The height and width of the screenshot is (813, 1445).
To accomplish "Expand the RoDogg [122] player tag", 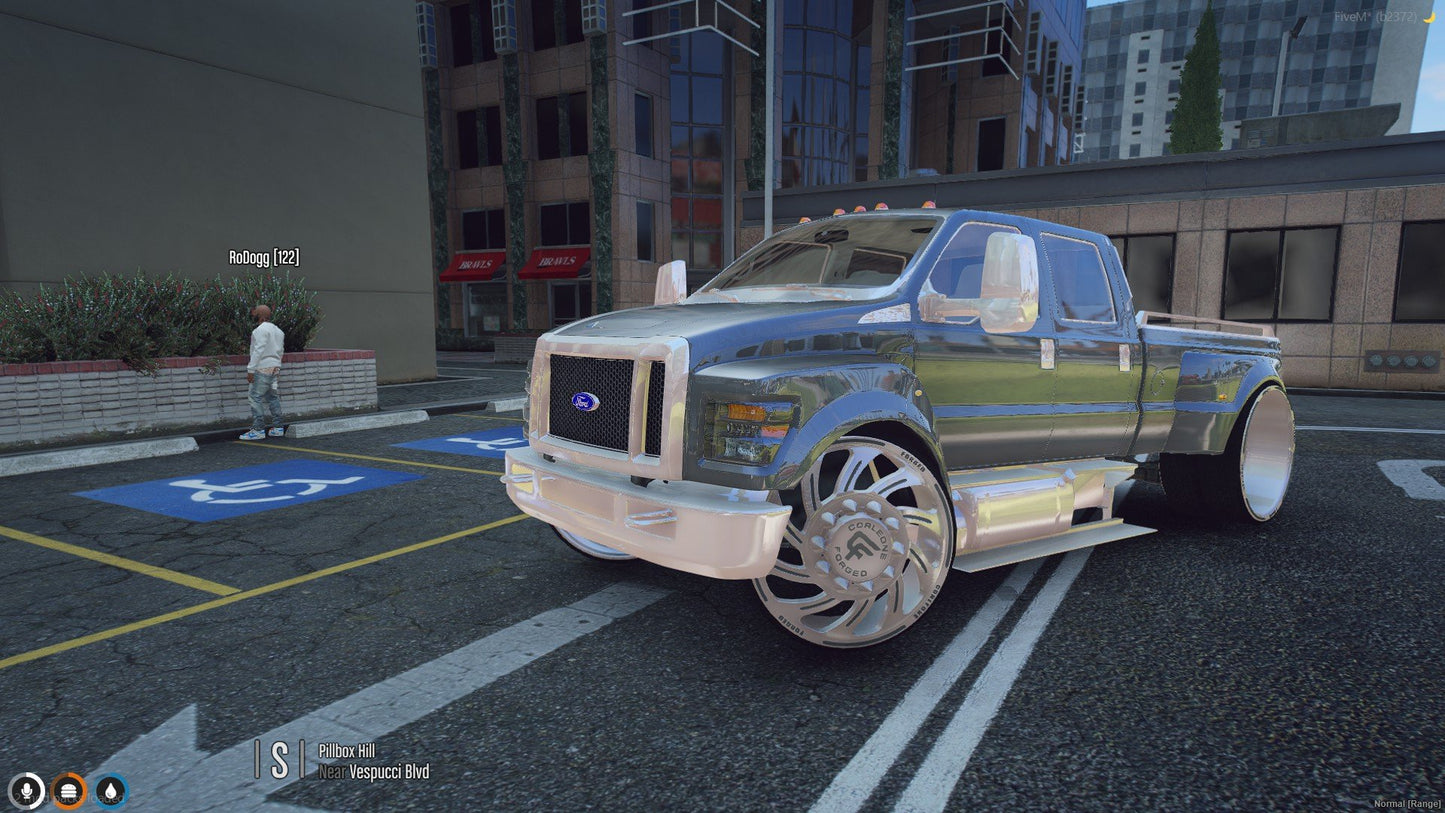I will point(266,257).
